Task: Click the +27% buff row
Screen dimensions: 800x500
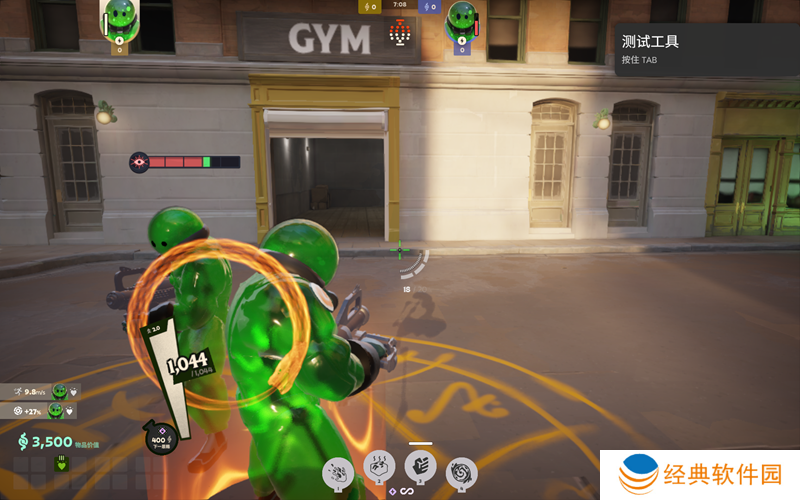Action: point(40,410)
